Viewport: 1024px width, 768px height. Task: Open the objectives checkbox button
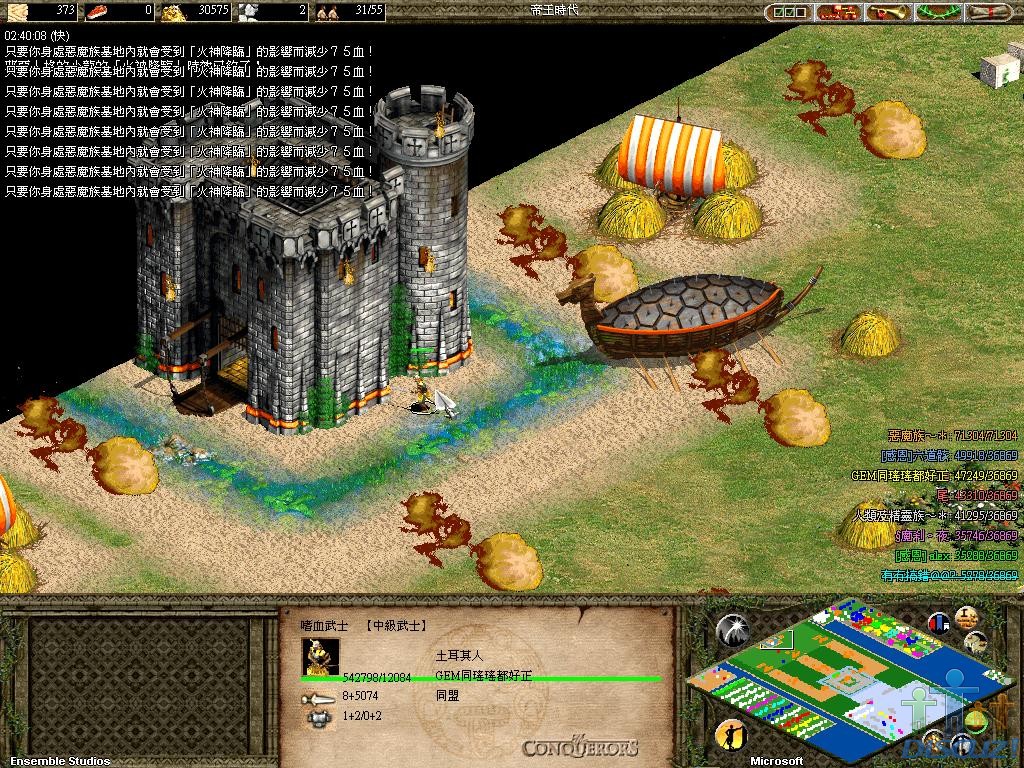(787, 13)
